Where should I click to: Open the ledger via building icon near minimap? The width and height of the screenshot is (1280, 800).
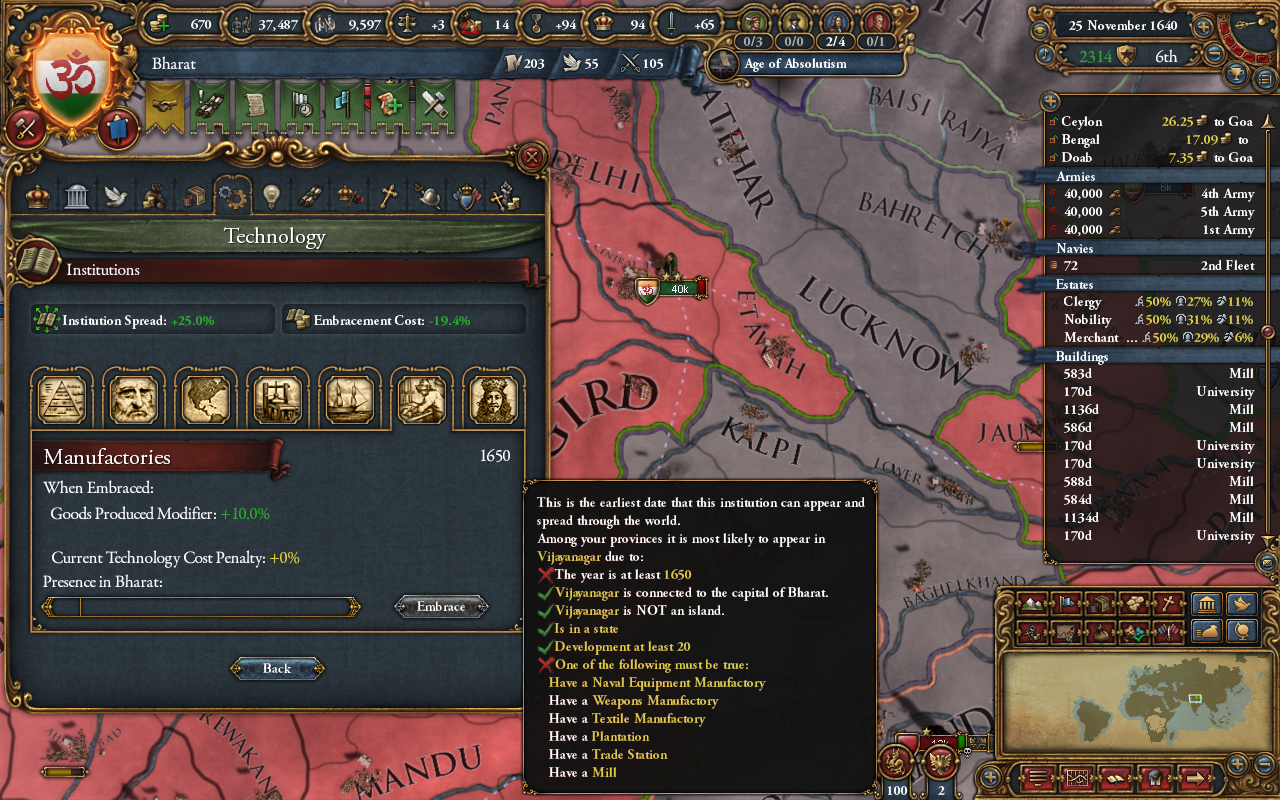coord(1206,604)
